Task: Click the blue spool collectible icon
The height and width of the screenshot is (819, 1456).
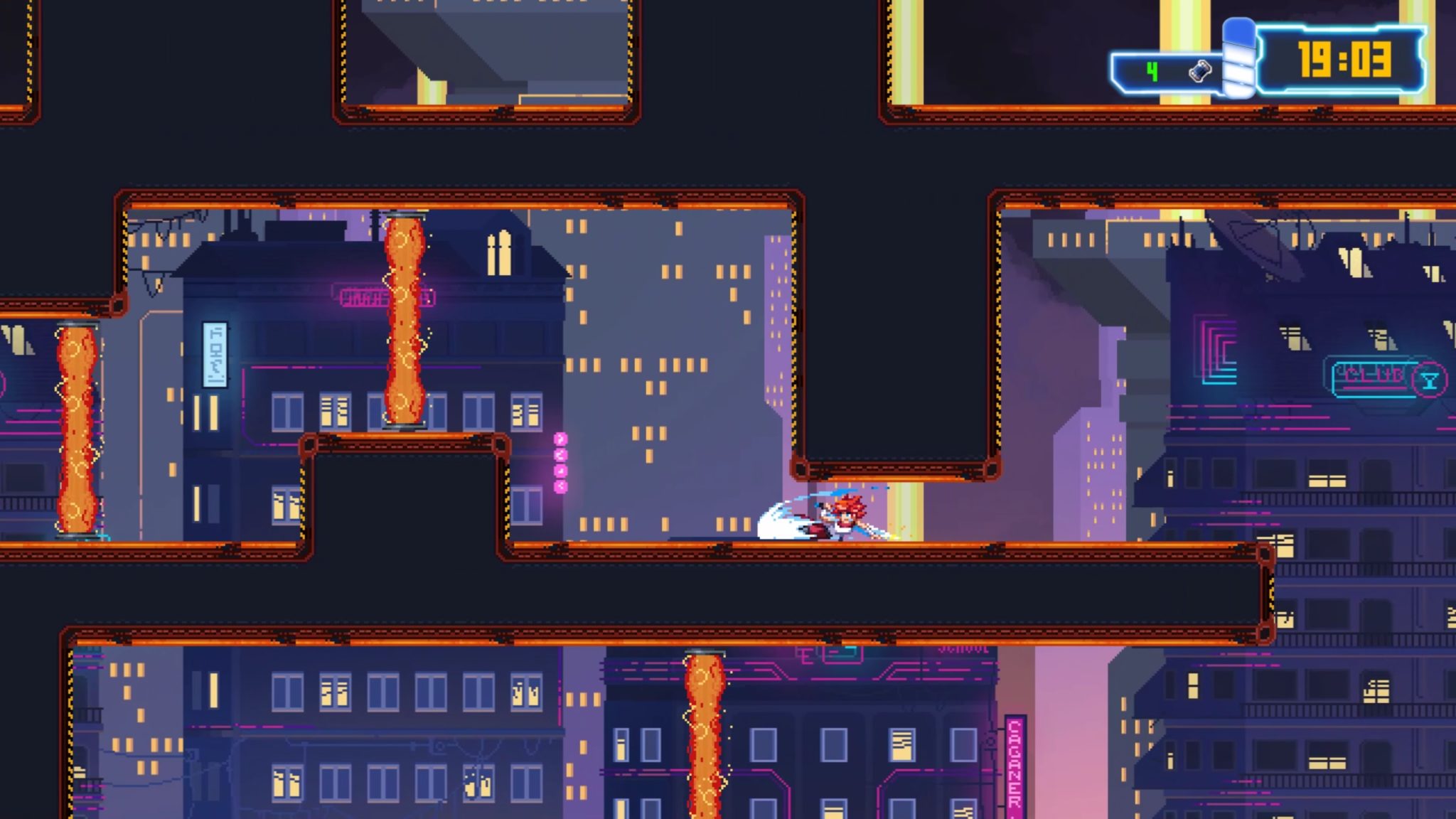Action: [1200, 71]
